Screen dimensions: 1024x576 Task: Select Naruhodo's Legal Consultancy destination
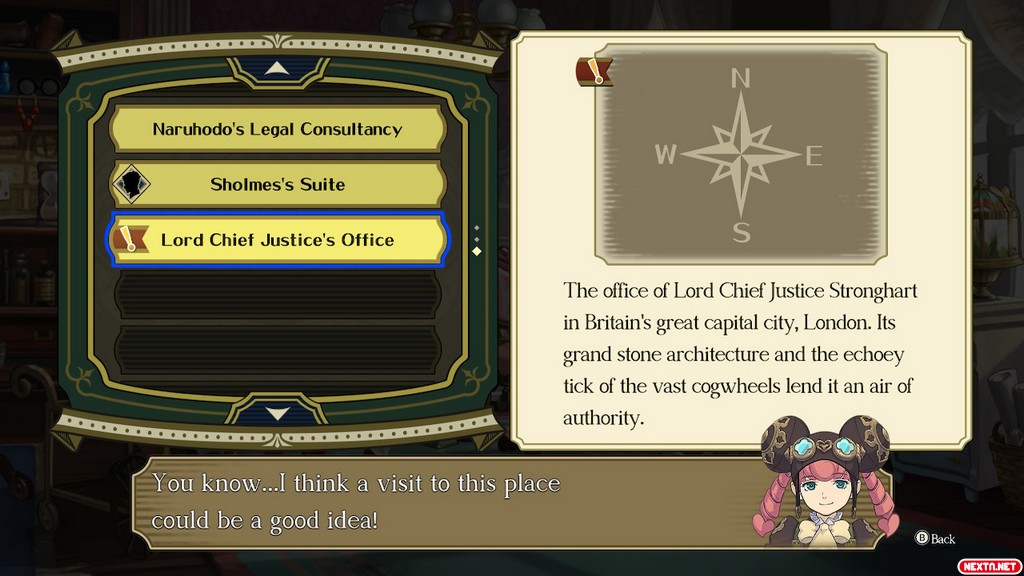tap(277, 129)
